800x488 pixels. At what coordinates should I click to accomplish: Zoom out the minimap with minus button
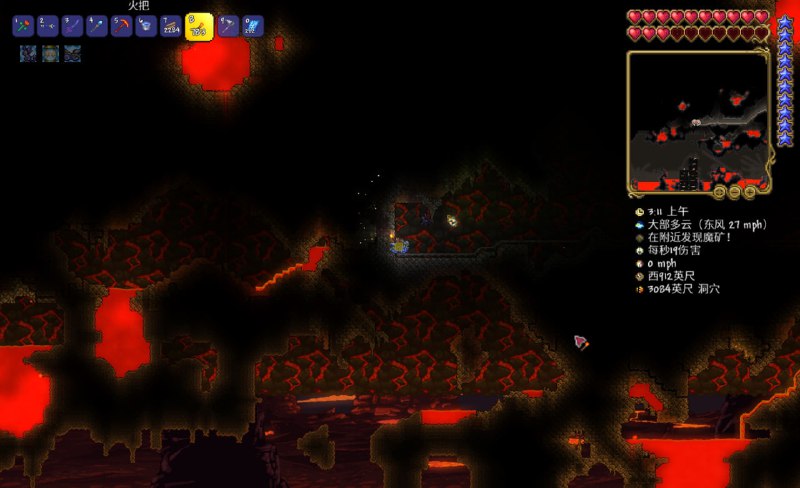click(x=735, y=190)
